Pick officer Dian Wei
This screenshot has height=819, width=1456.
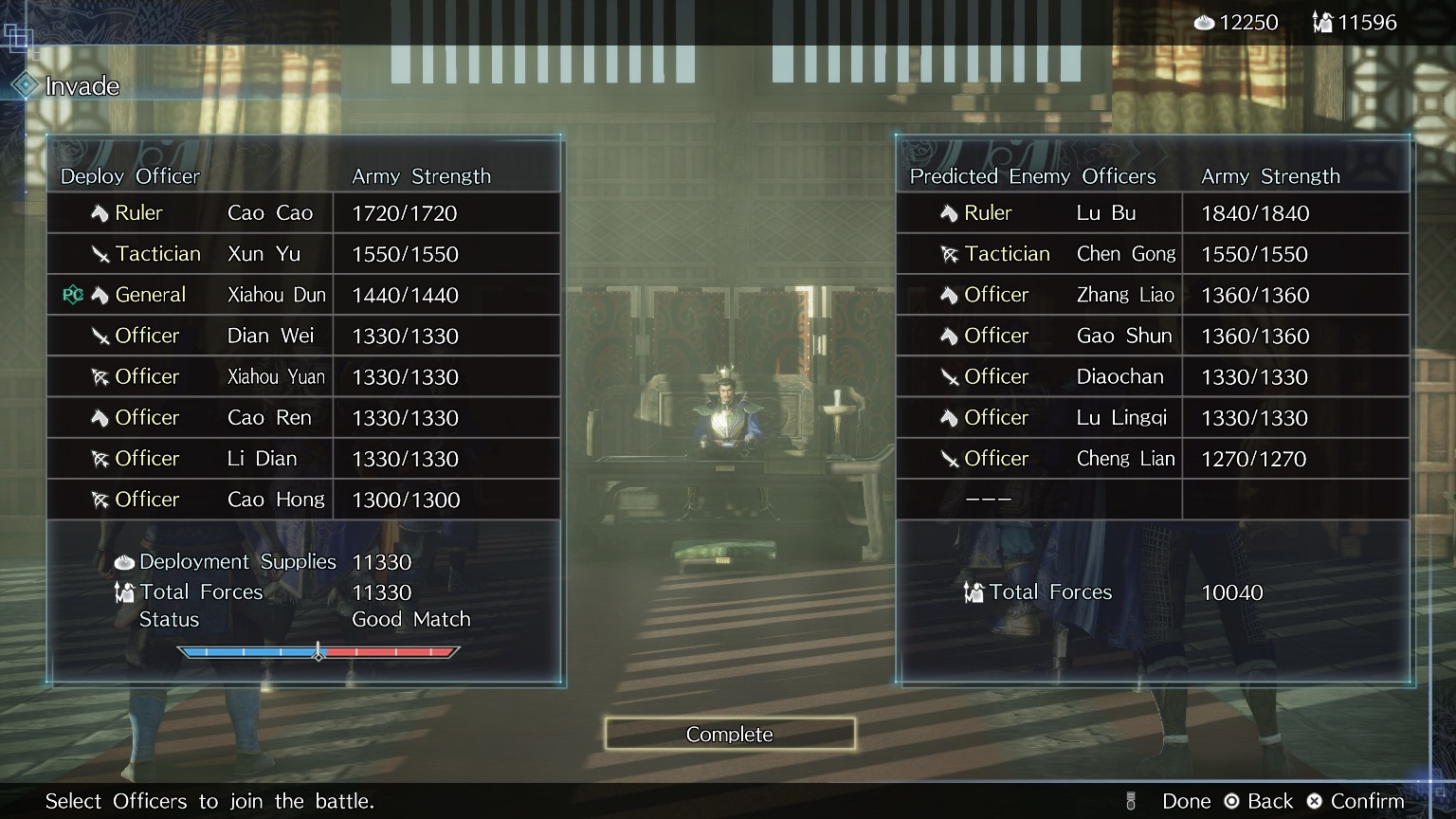[x=303, y=336]
